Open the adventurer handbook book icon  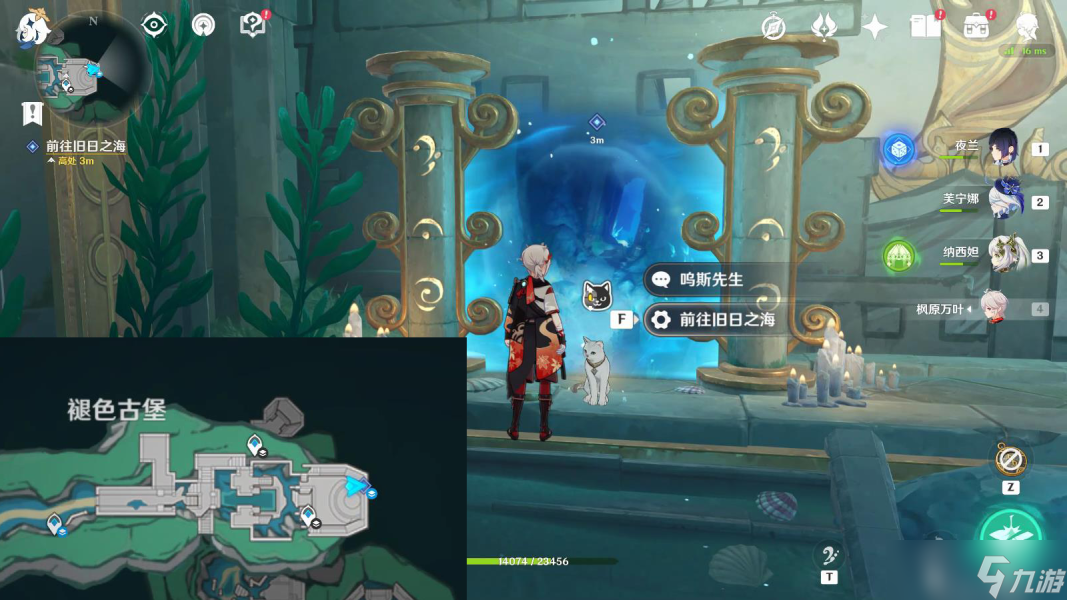[x=926, y=27]
